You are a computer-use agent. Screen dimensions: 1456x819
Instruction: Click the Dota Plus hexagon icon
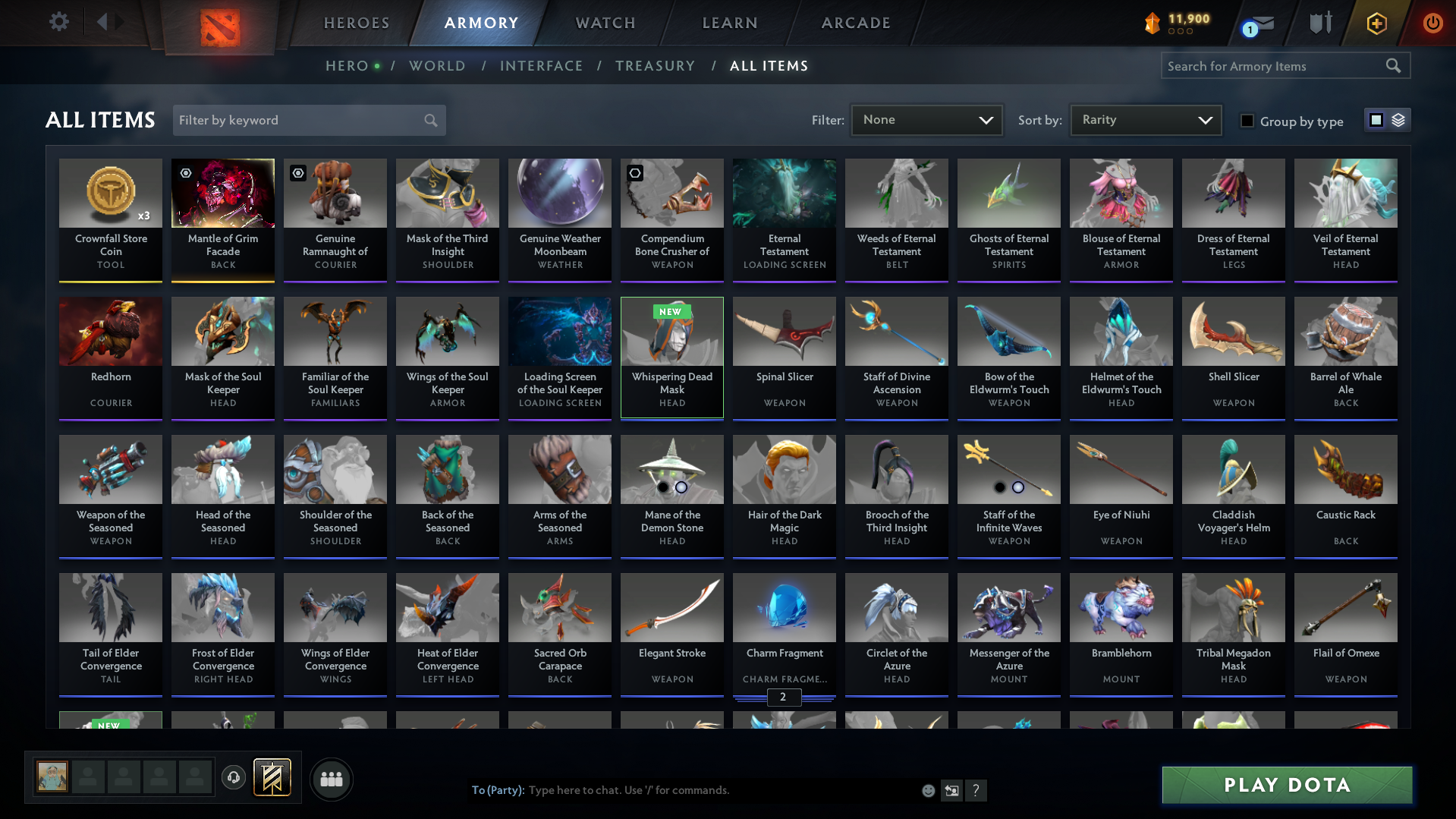pos(1376,23)
